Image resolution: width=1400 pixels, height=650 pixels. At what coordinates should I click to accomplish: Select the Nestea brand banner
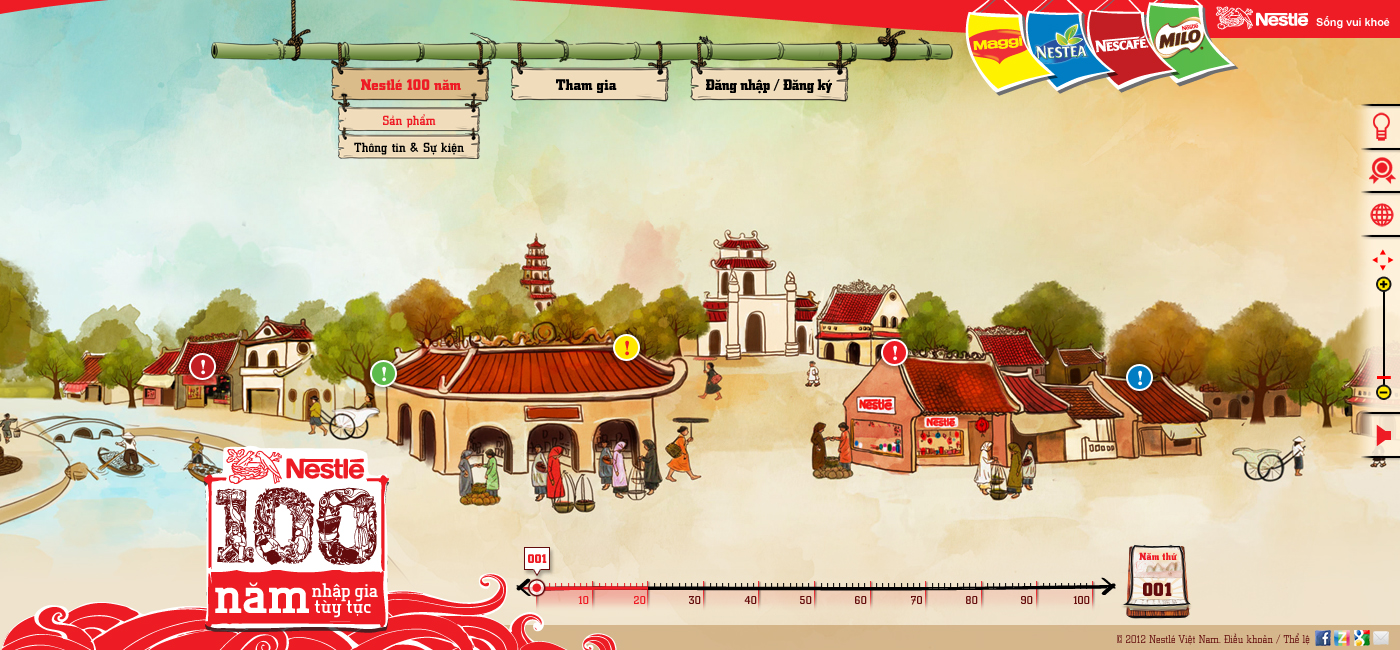1059,46
